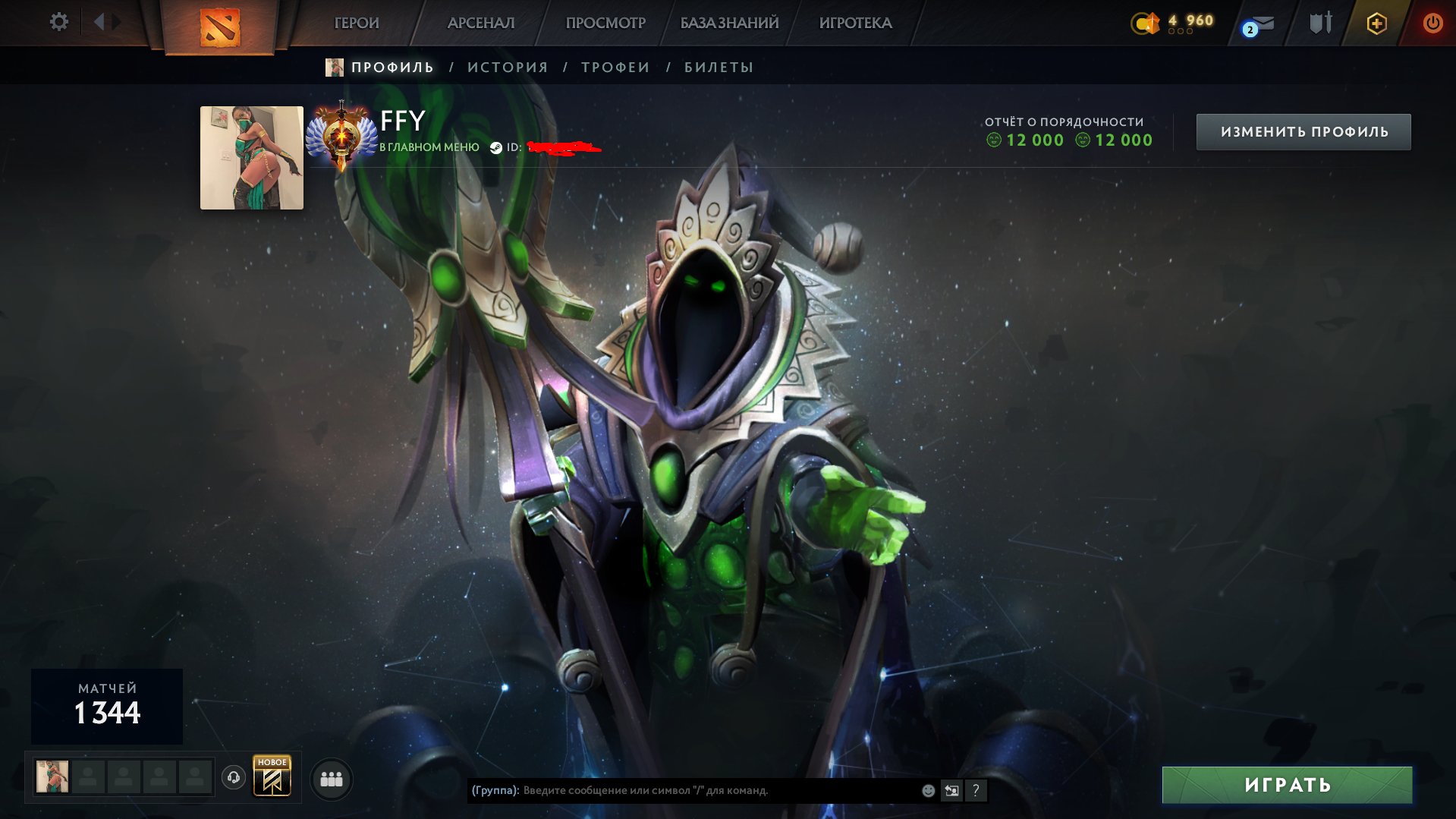Open the БИЛЕТЫ tickets tab
1456x819 pixels.
coord(719,68)
